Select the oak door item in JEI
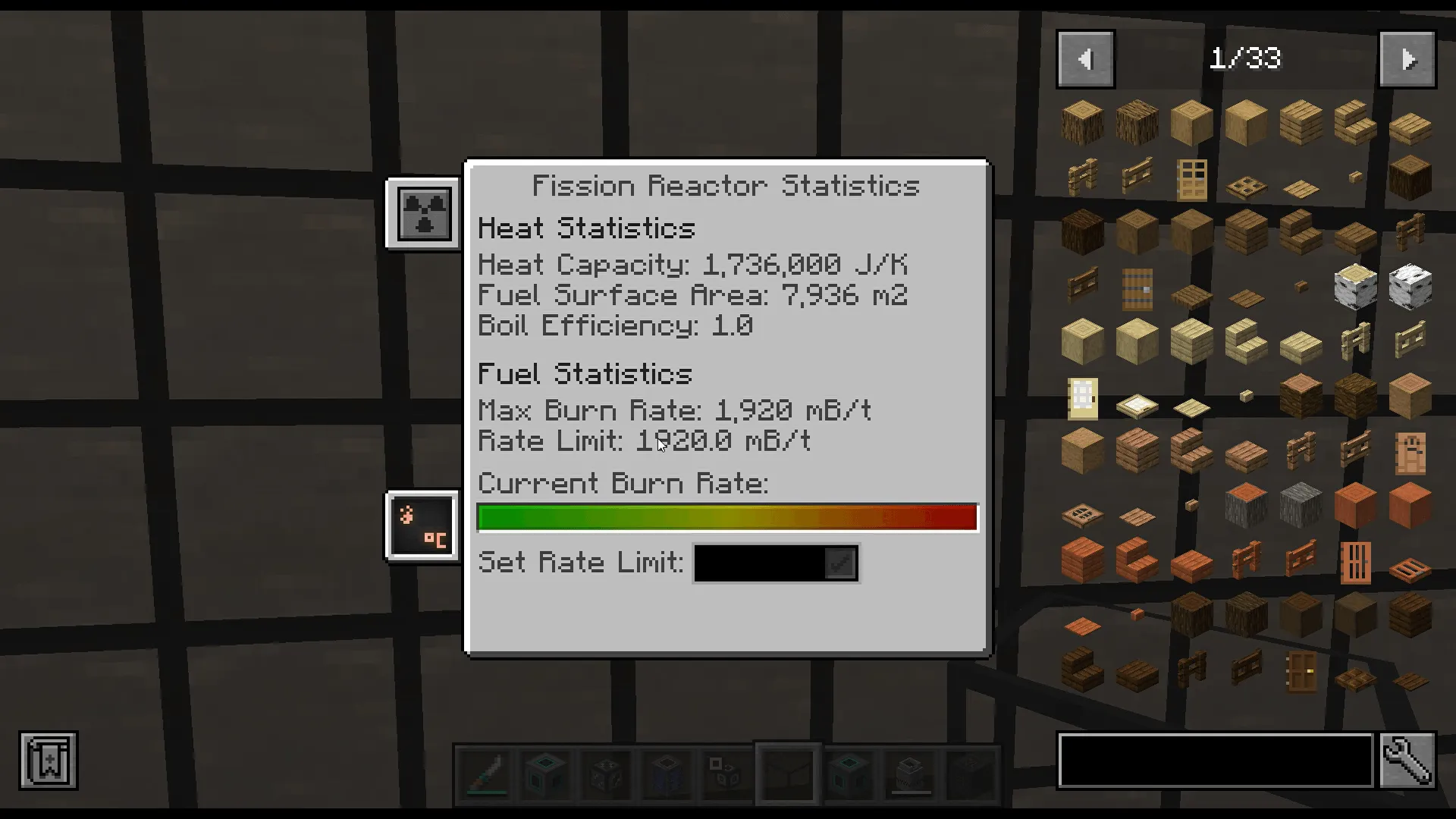Screen dimensions: 1456x819 click(1192, 180)
